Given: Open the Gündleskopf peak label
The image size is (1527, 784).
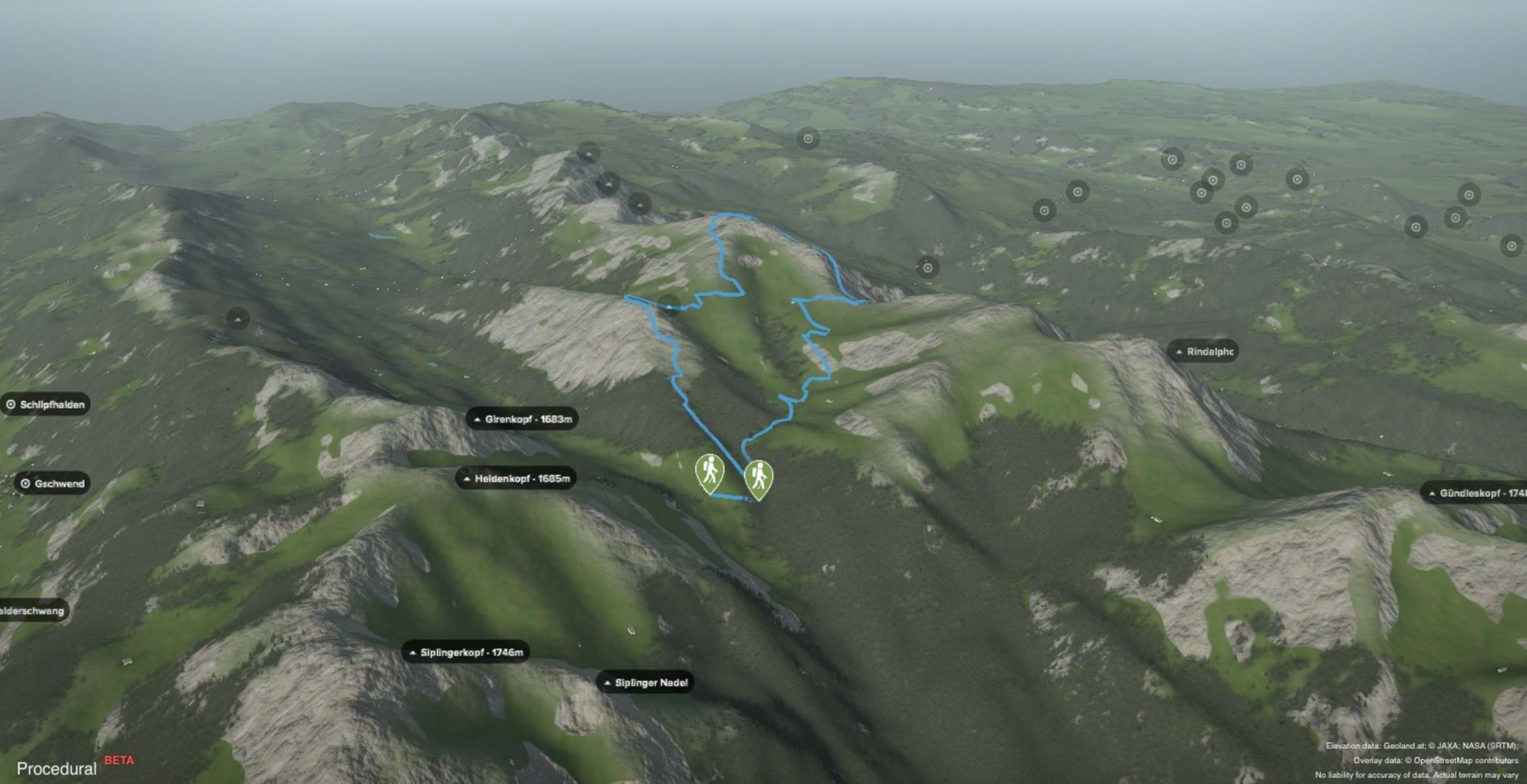Looking at the screenshot, I should pos(1475,493).
